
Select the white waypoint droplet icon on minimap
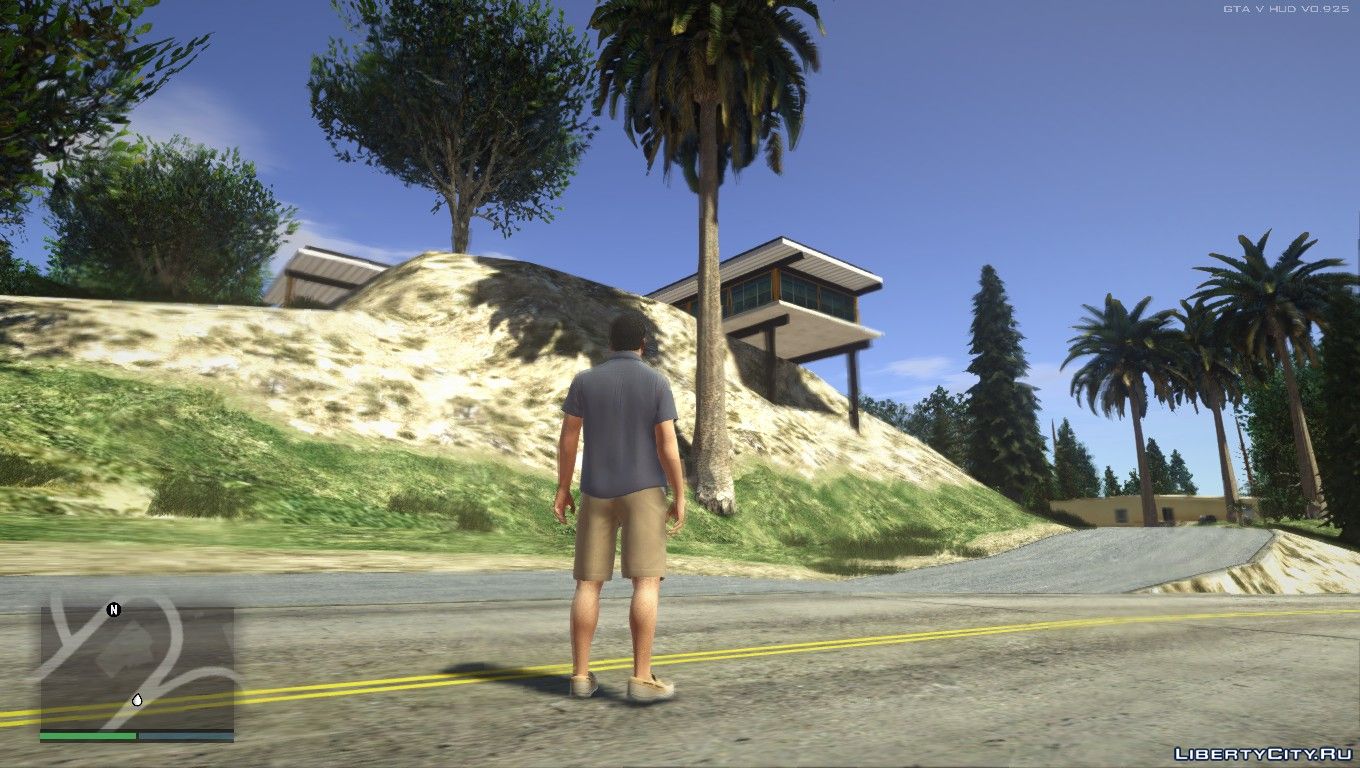pos(137,699)
